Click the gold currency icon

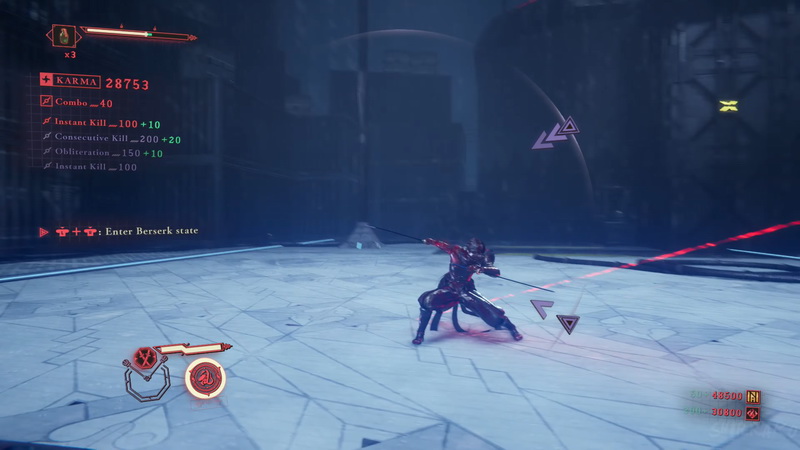click(x=753, y=397)
